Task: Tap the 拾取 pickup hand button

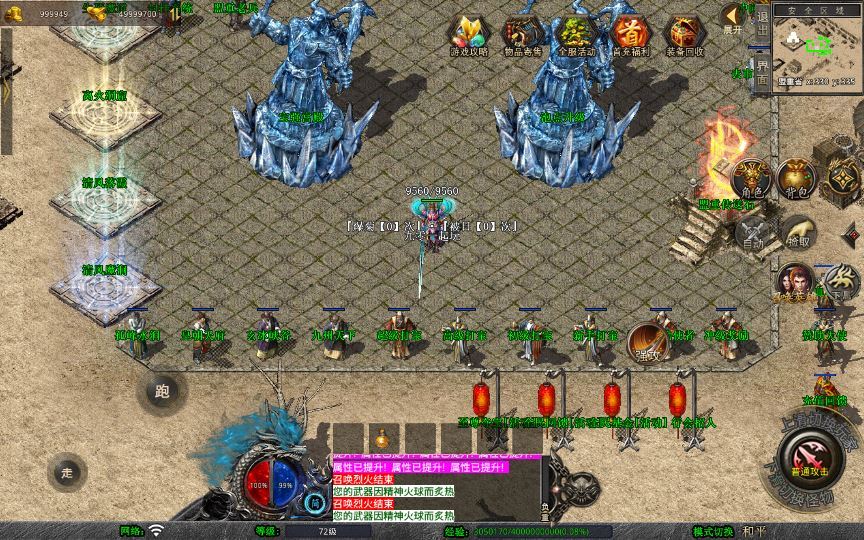Action: click(x=797, y=234)
